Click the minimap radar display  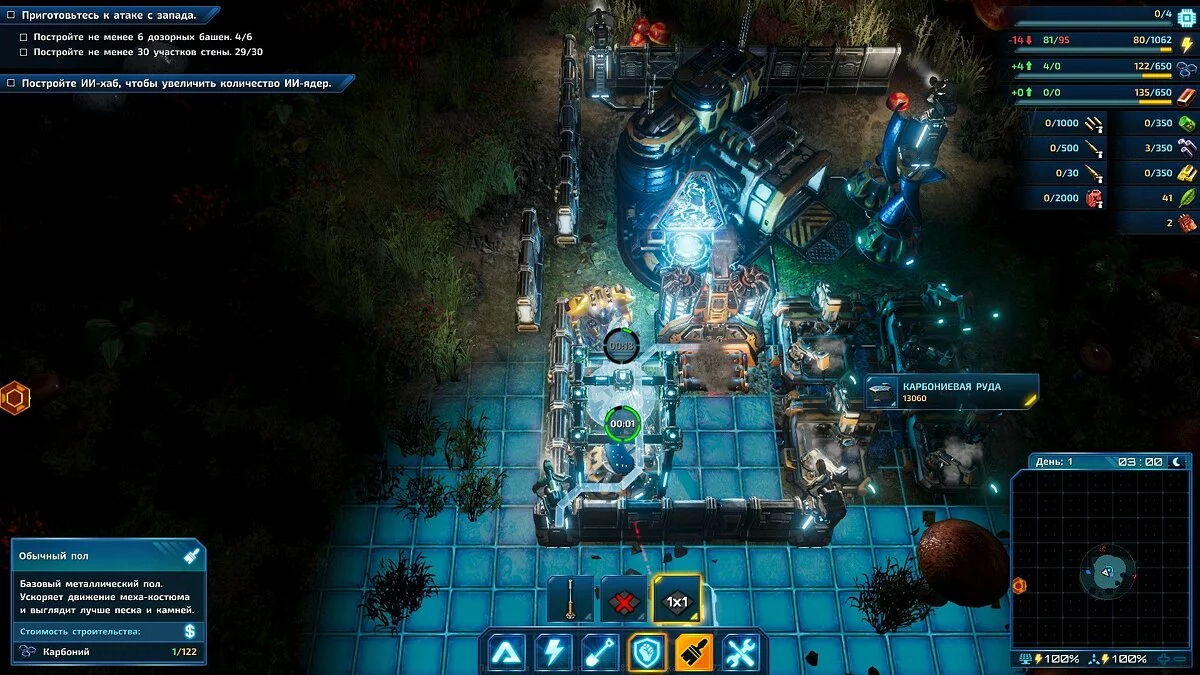coord(1104,560)
